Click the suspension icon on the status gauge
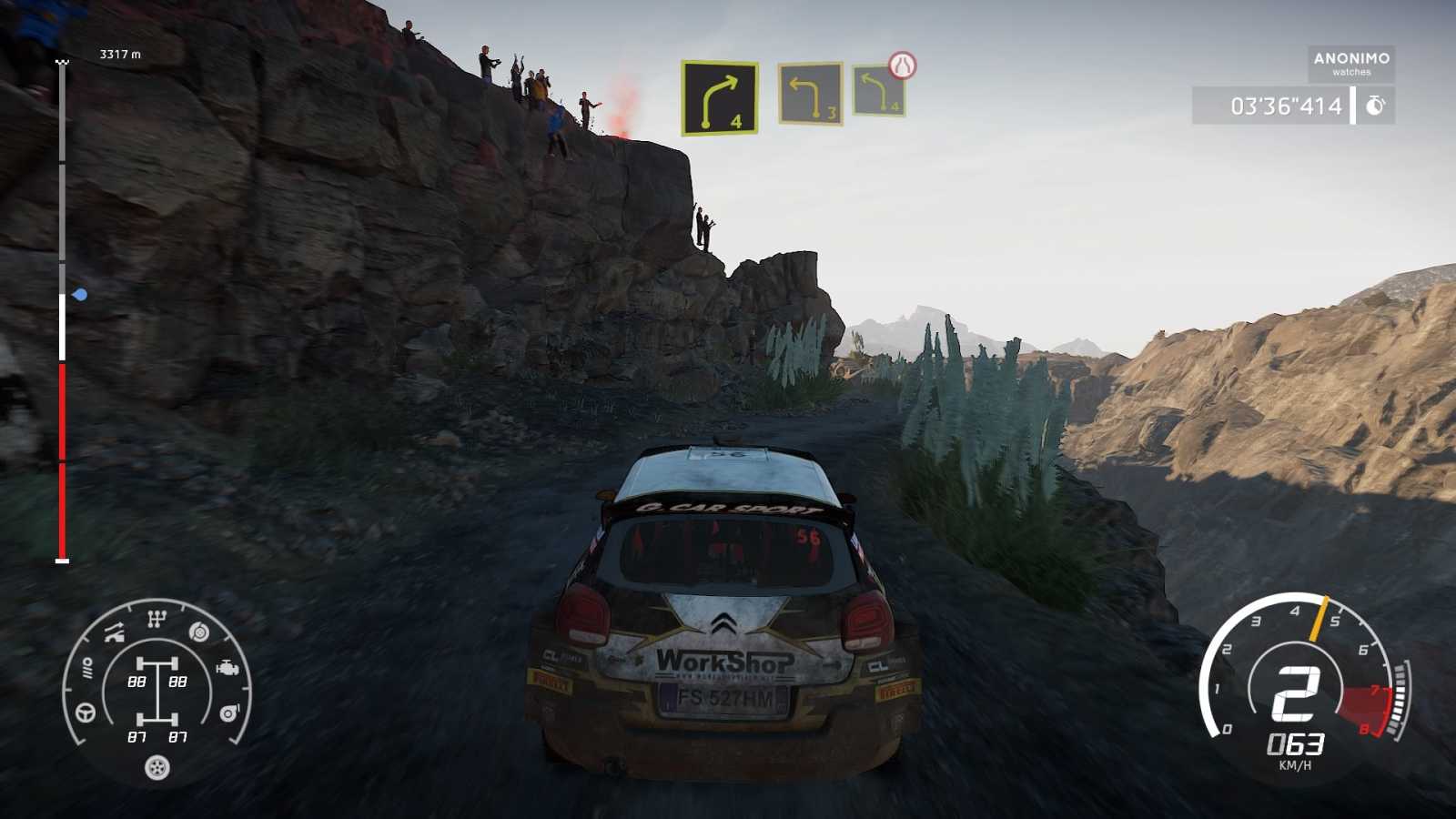The width and height of the screenshot is (1456, 819). tap(113, 631)
